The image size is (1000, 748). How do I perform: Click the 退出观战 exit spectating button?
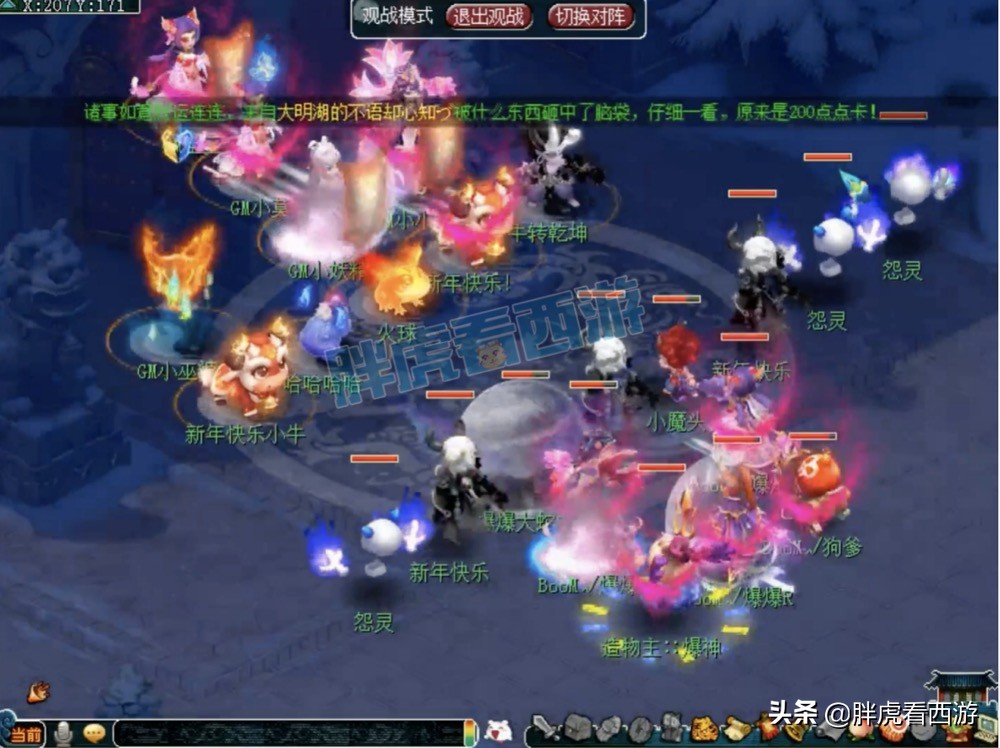[x=489, y=16]
